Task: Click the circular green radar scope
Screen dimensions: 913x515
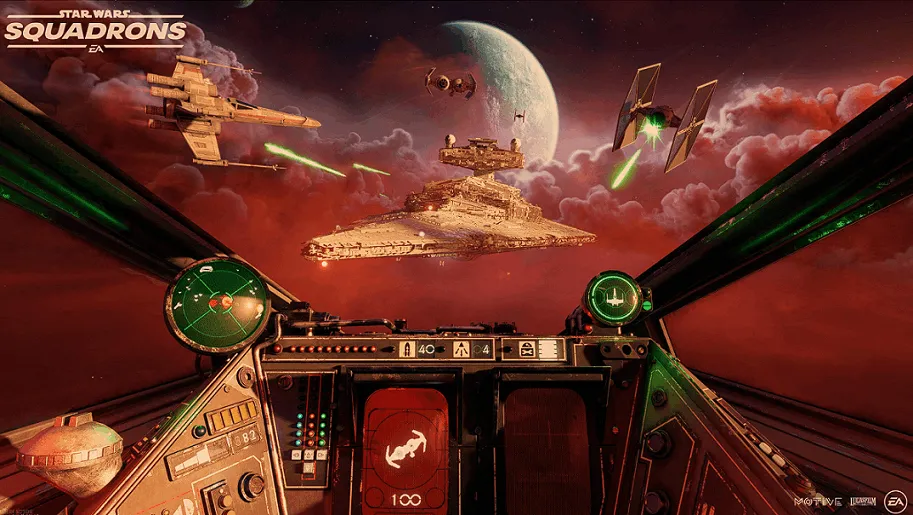Action: pyautogui.click(x=216, y=301)
